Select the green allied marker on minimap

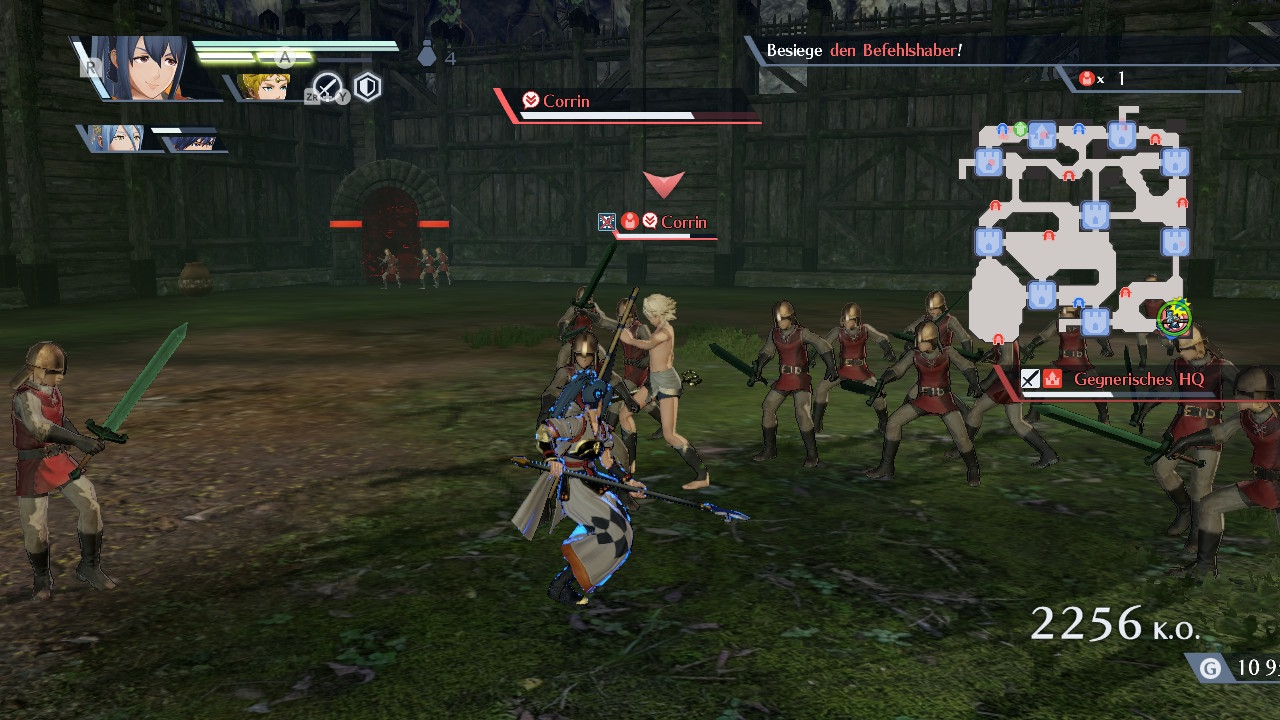tap(1020, 129)
